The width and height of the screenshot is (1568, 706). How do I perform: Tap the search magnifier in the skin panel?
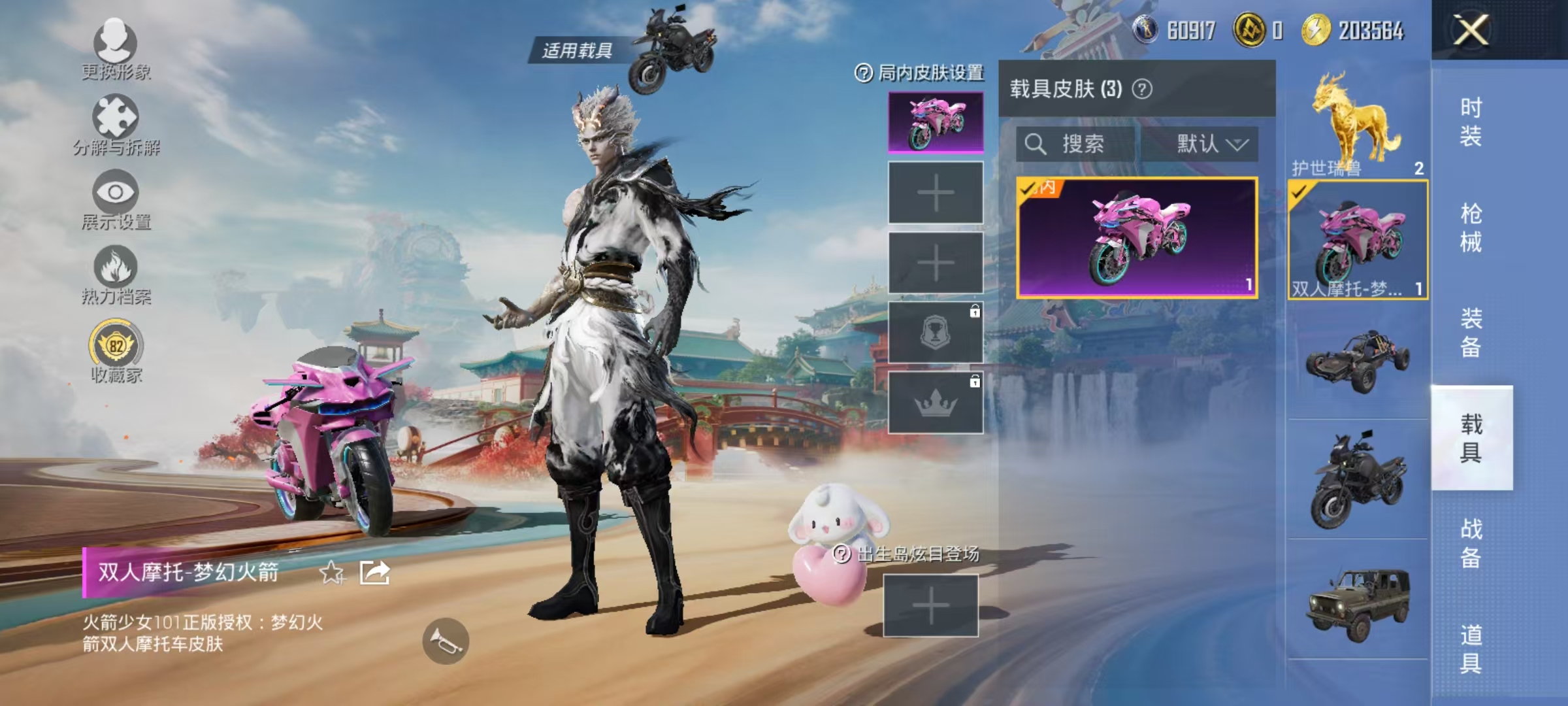point(1035,145)
